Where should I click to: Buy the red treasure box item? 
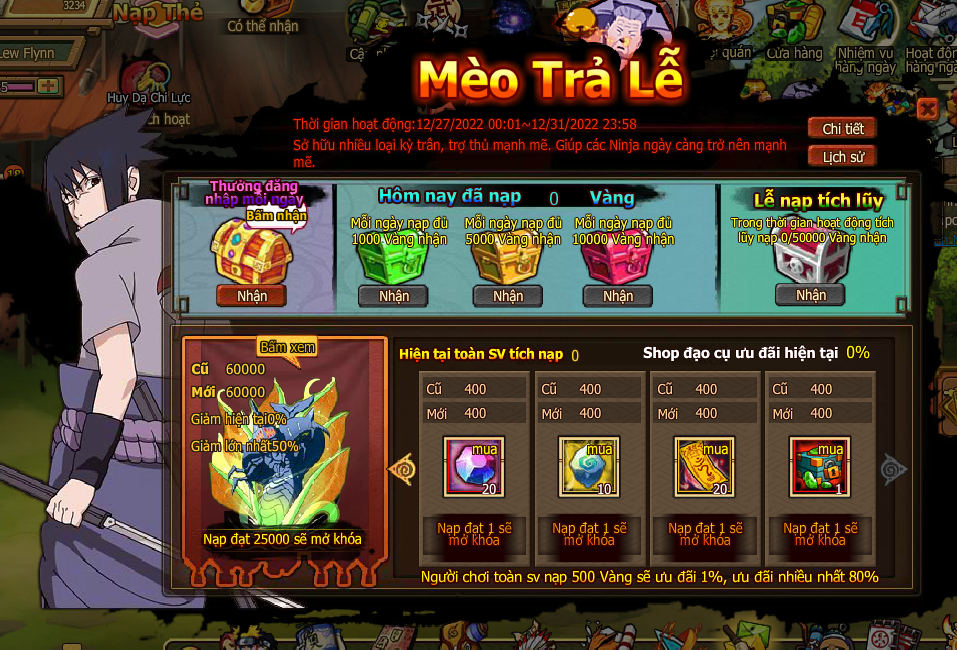tap(819, 466)
